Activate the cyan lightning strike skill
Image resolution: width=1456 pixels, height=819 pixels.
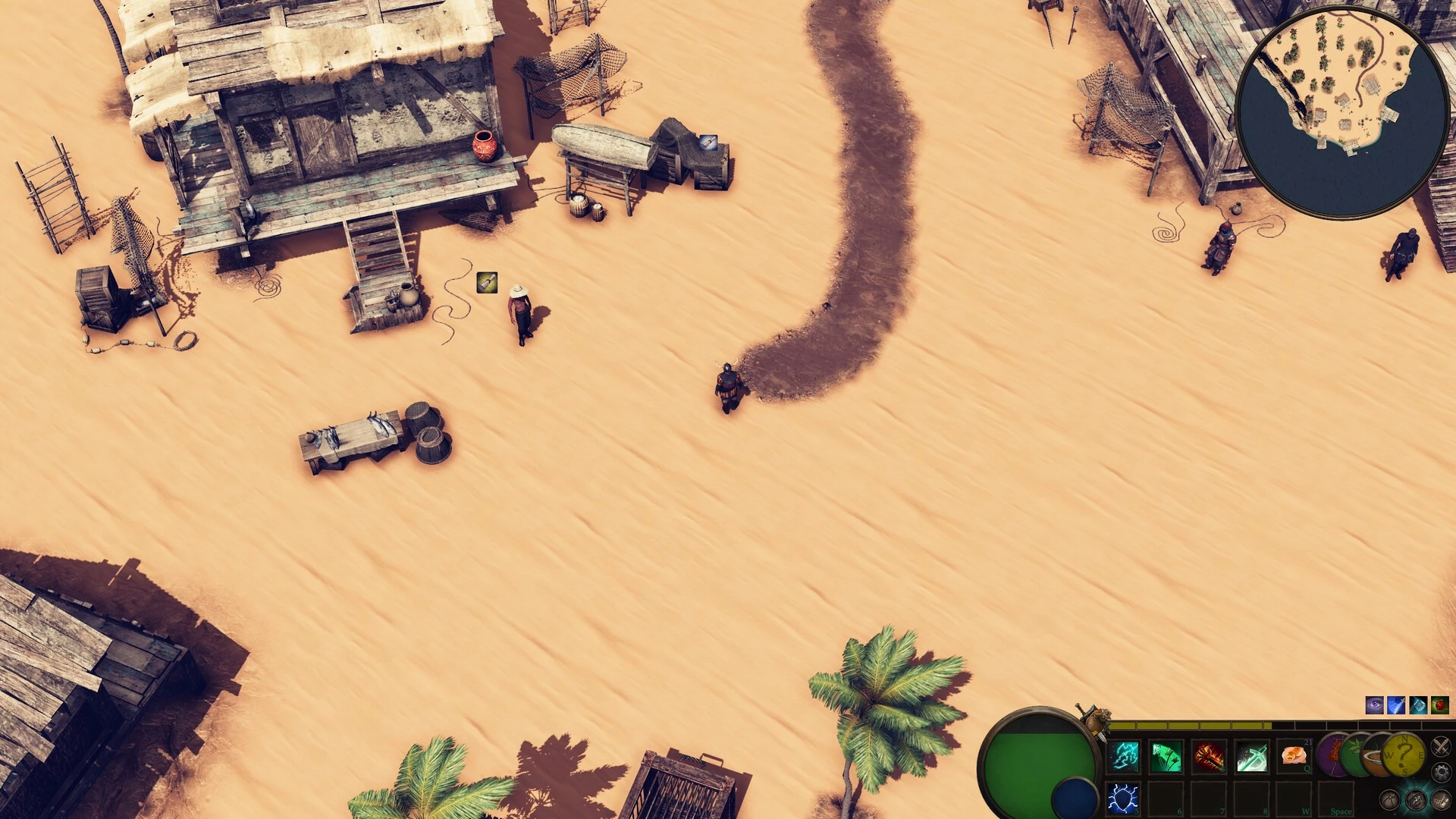1125,756
